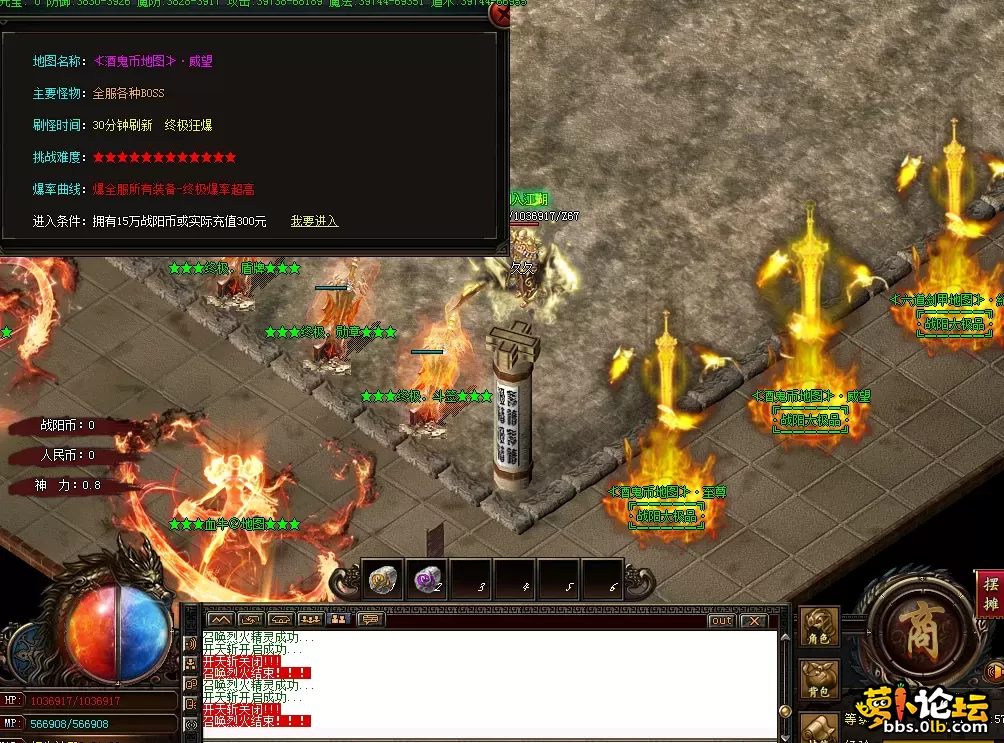Open the 摆摊 stall button
The width and height of the screenshot is (1004, 743).
coord(990,594)
